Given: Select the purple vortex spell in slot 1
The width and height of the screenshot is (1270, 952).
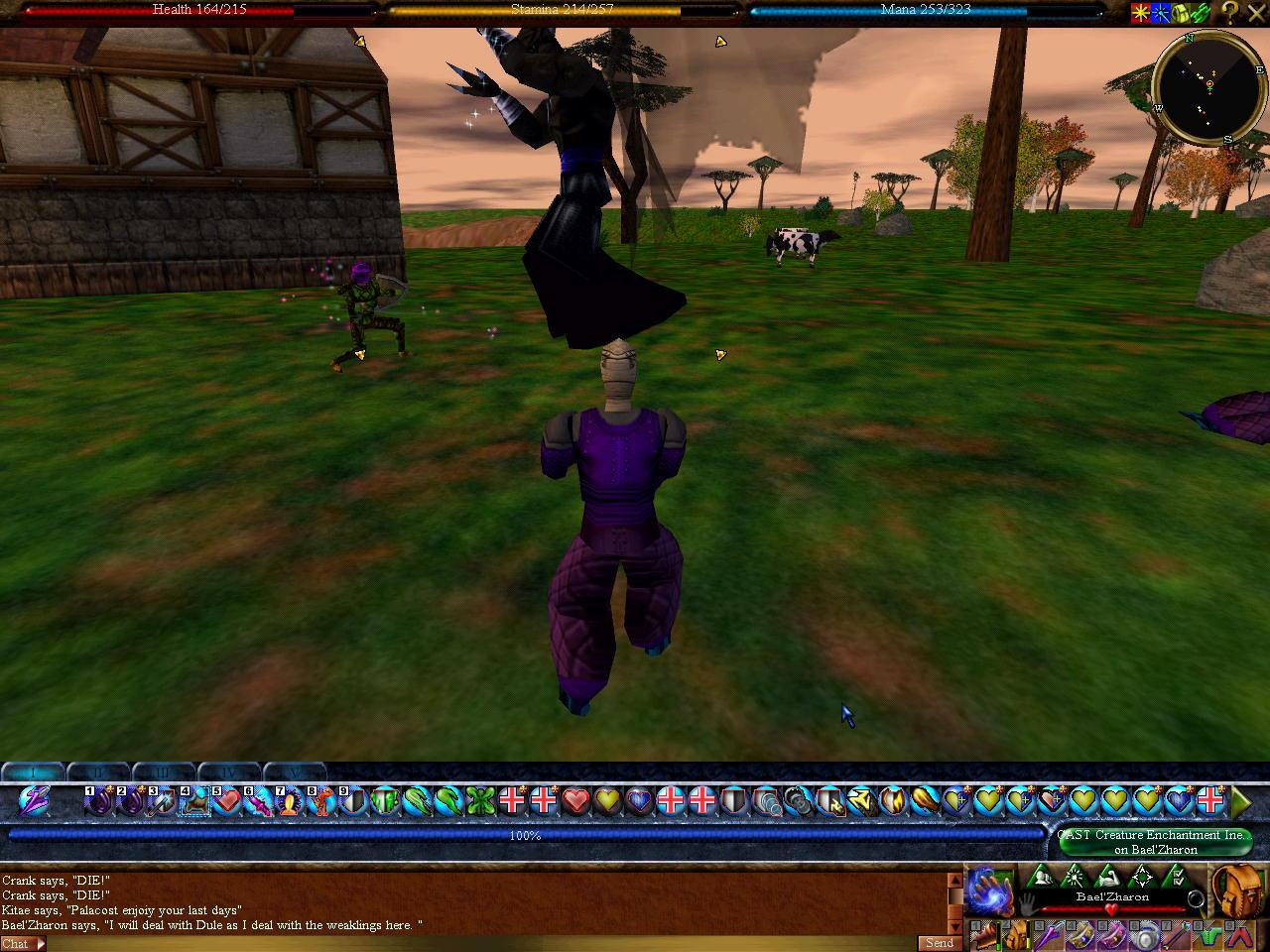Looking at the screenshot, I should click(99, 799).
